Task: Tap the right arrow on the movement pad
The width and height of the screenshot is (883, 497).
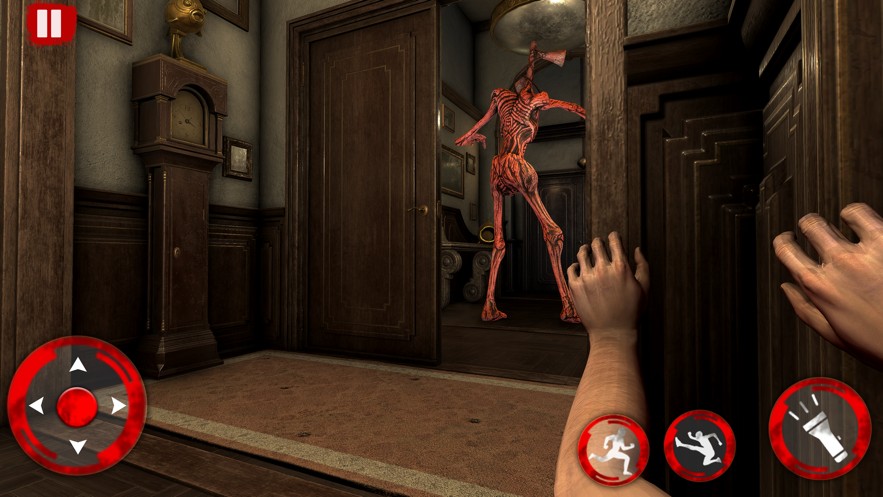Action: click(118, 406)
